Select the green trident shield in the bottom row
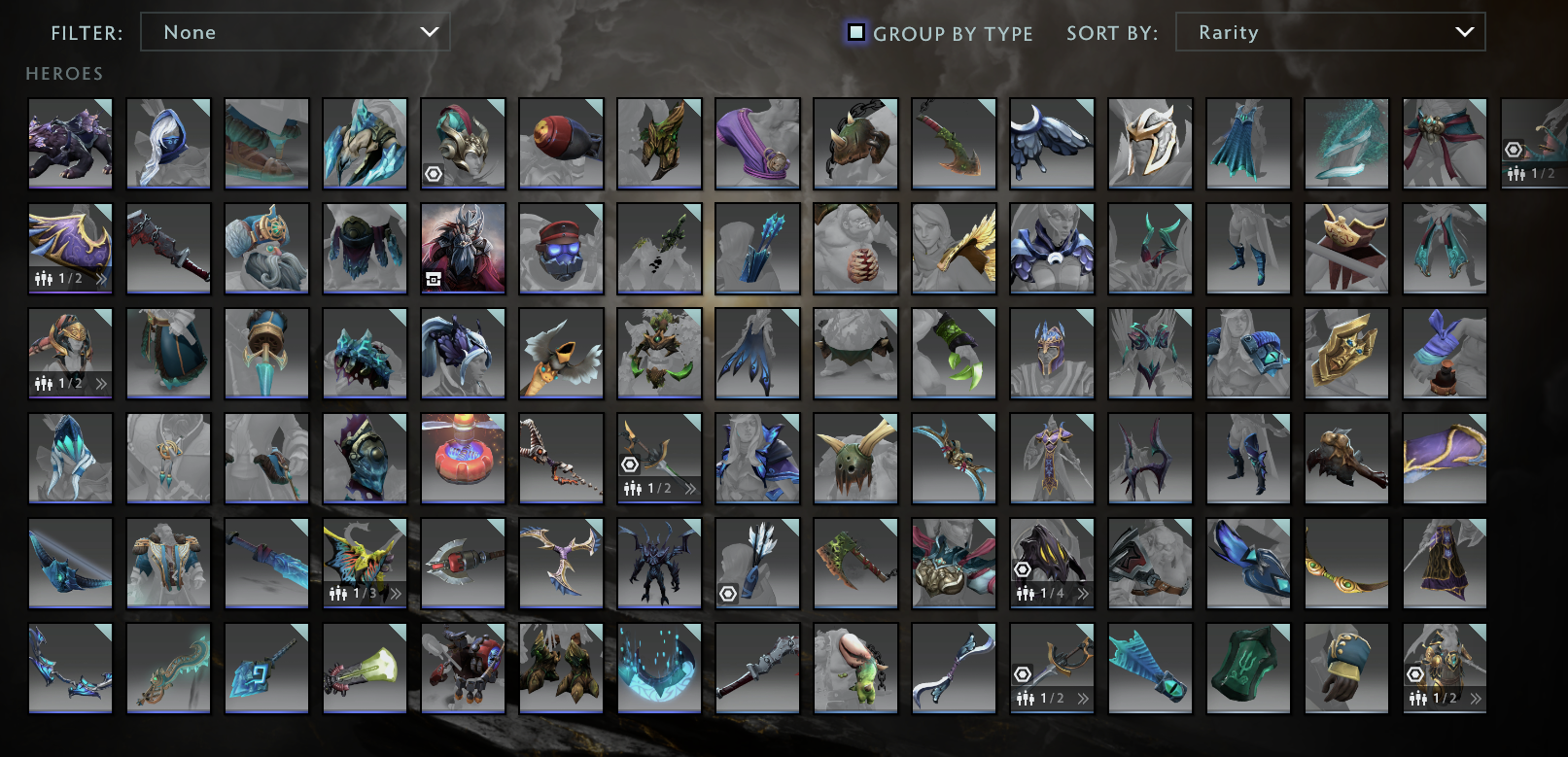The width and height of the screenshot is (1568, 757). point(1248,669)
